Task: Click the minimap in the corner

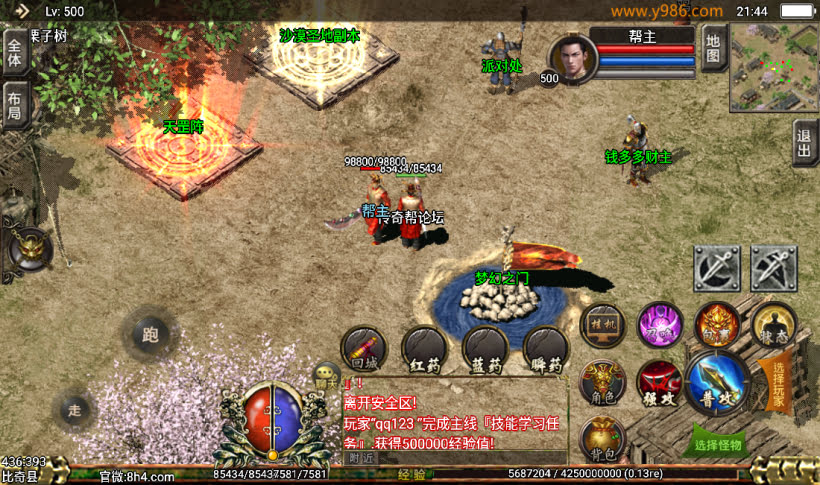Action: 773,67
